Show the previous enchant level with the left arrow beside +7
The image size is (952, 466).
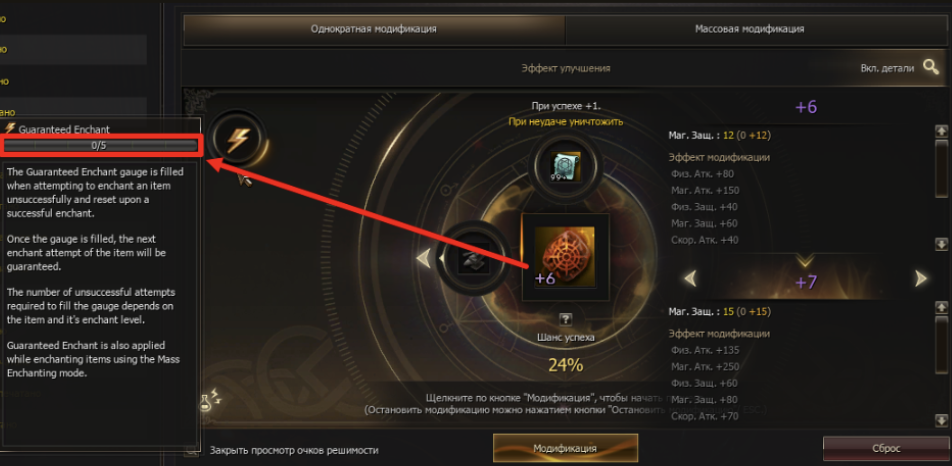click(689, 278)
